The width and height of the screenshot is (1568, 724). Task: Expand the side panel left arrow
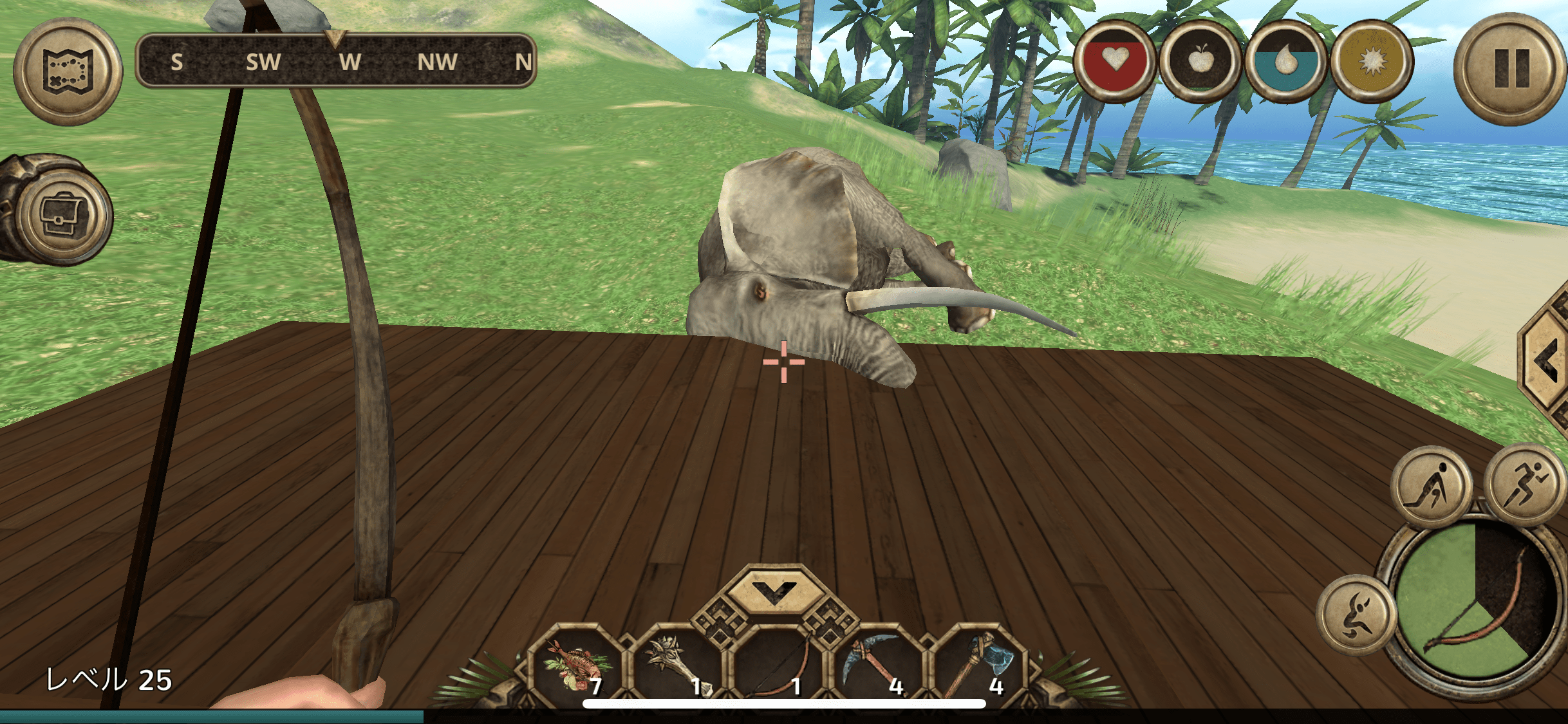coord(1546,360)
